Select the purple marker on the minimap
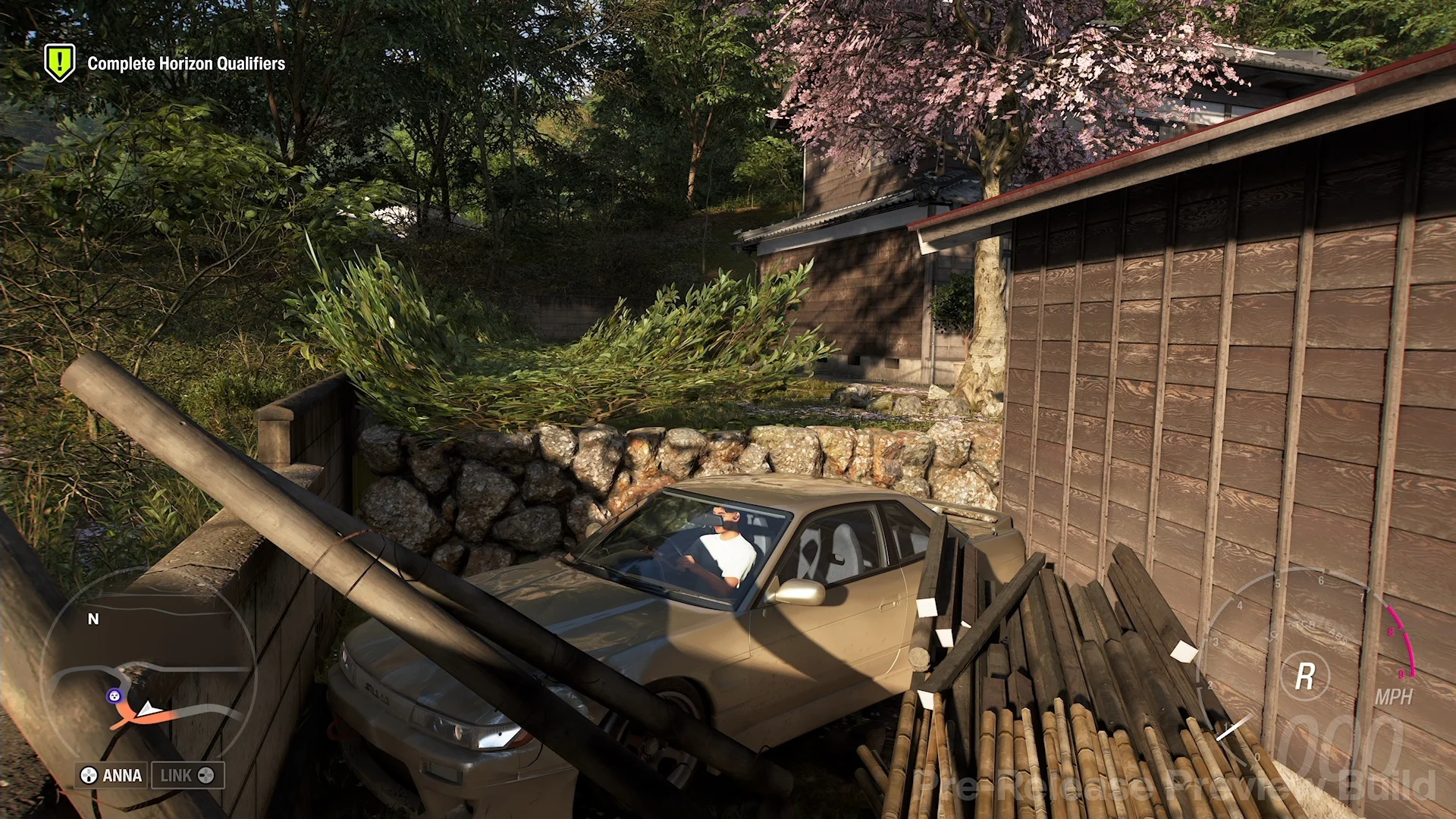Viewport: 1456px width, 819px height. coord(114,695)
